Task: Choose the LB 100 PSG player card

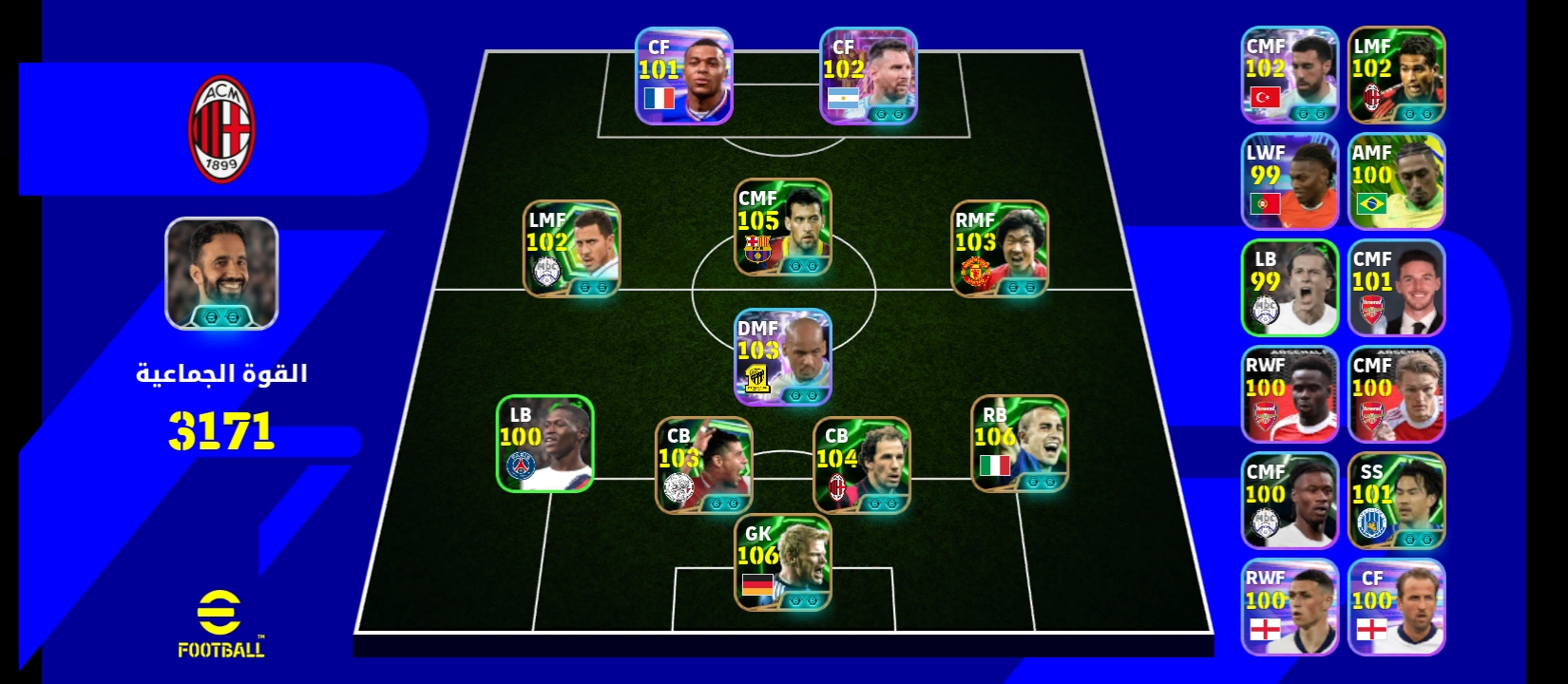Action: coord(545,444)
